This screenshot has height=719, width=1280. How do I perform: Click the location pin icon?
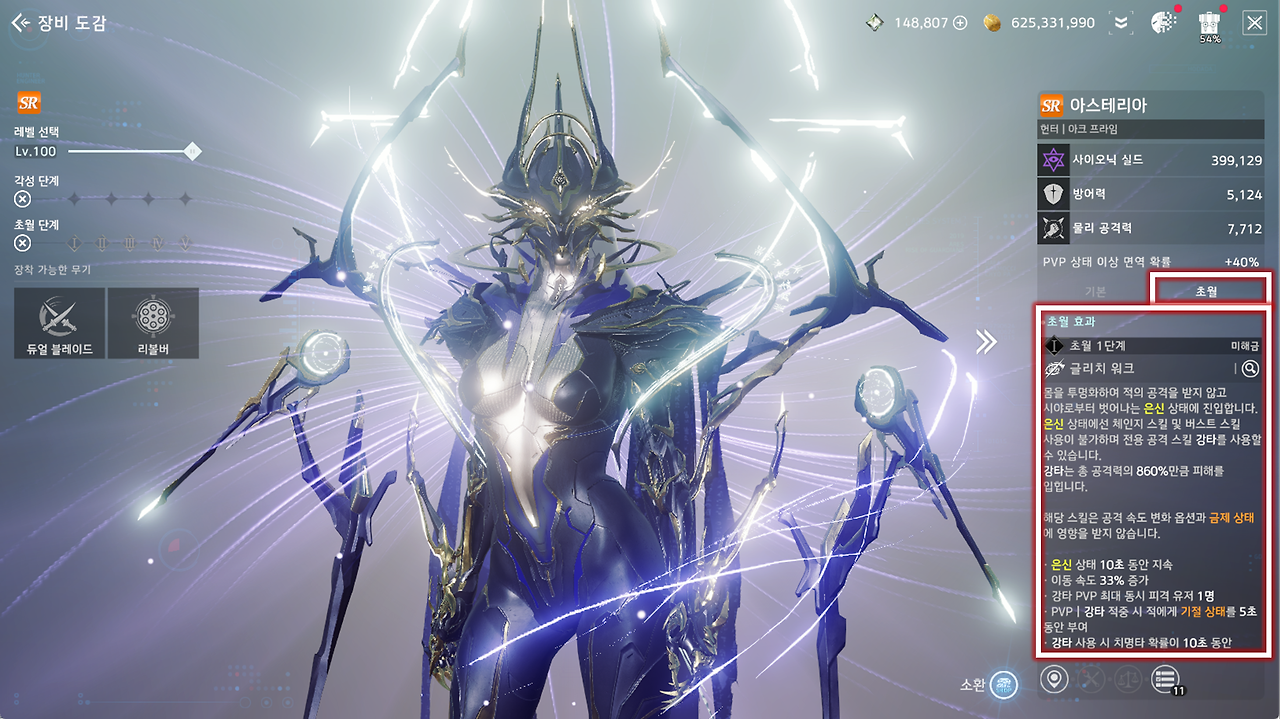coord(1053,680)
